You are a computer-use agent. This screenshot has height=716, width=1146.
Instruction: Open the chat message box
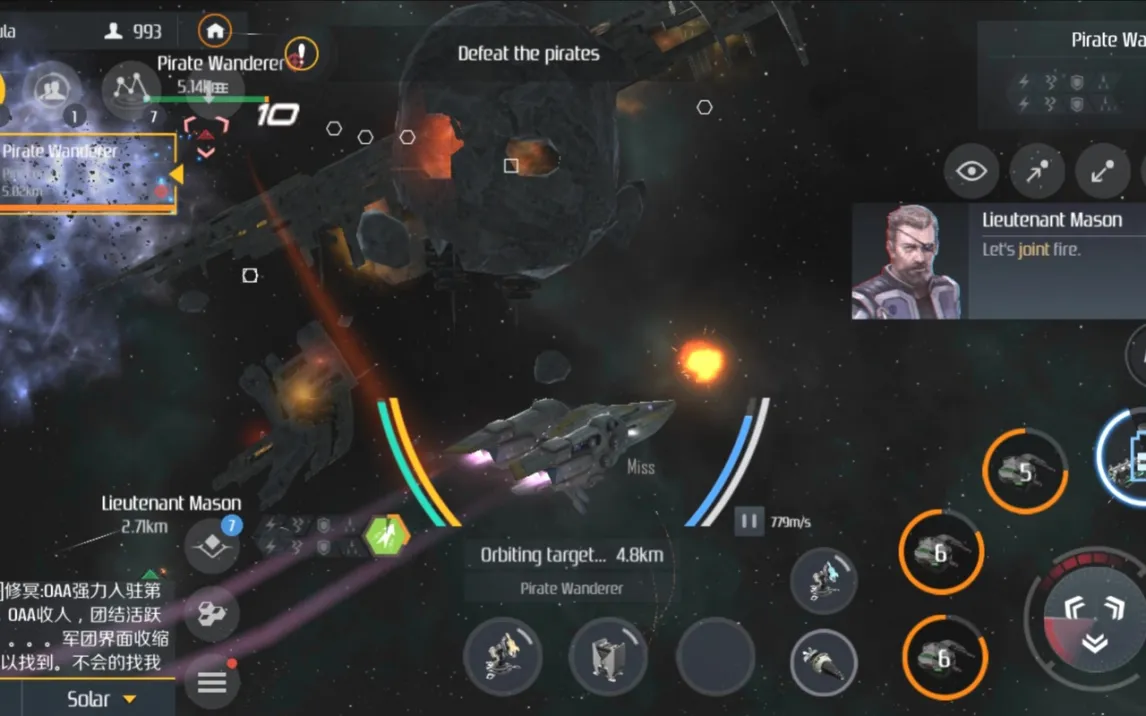coord(85,625)
